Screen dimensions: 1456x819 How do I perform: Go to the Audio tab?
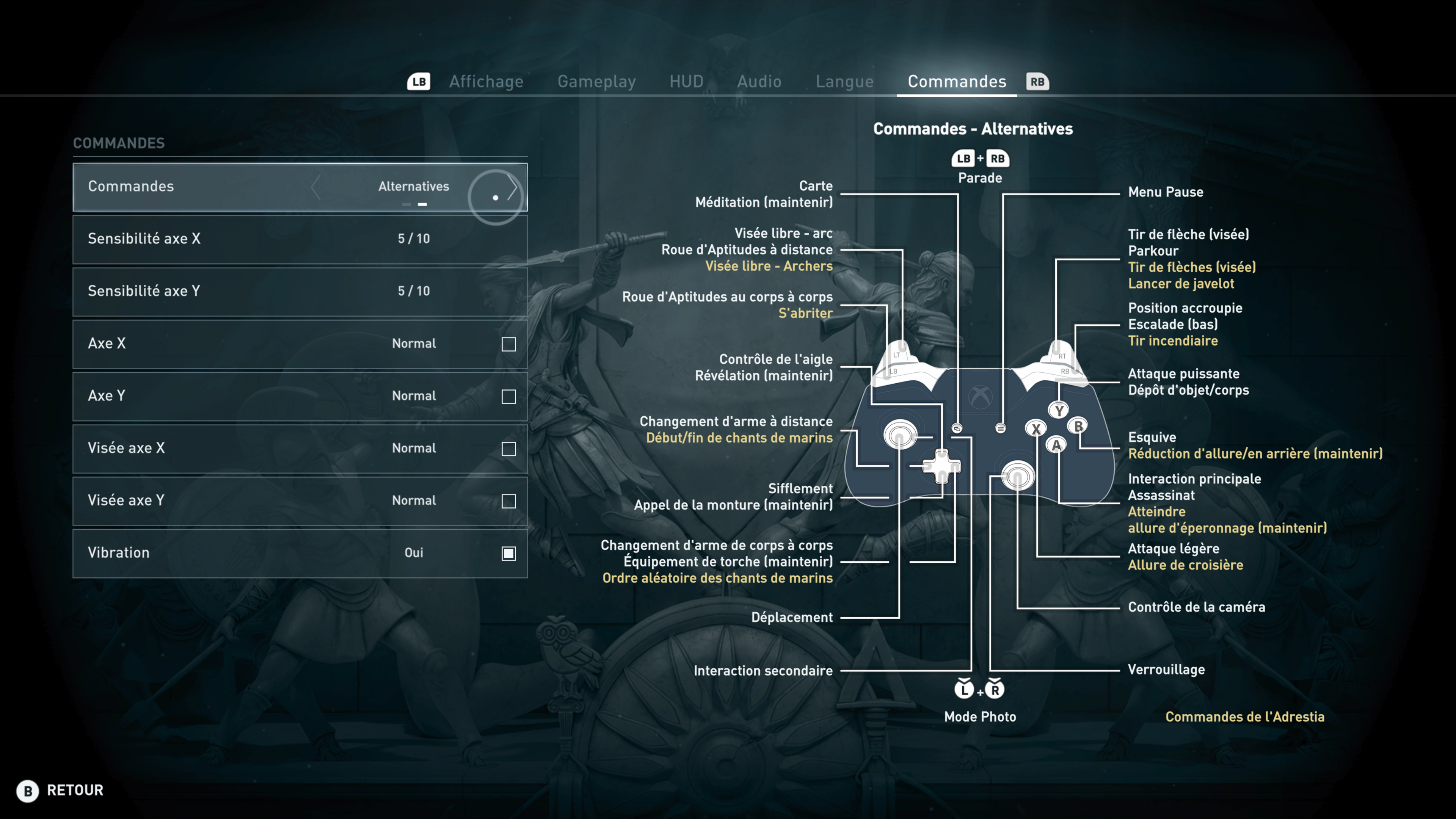click(759, 82)
